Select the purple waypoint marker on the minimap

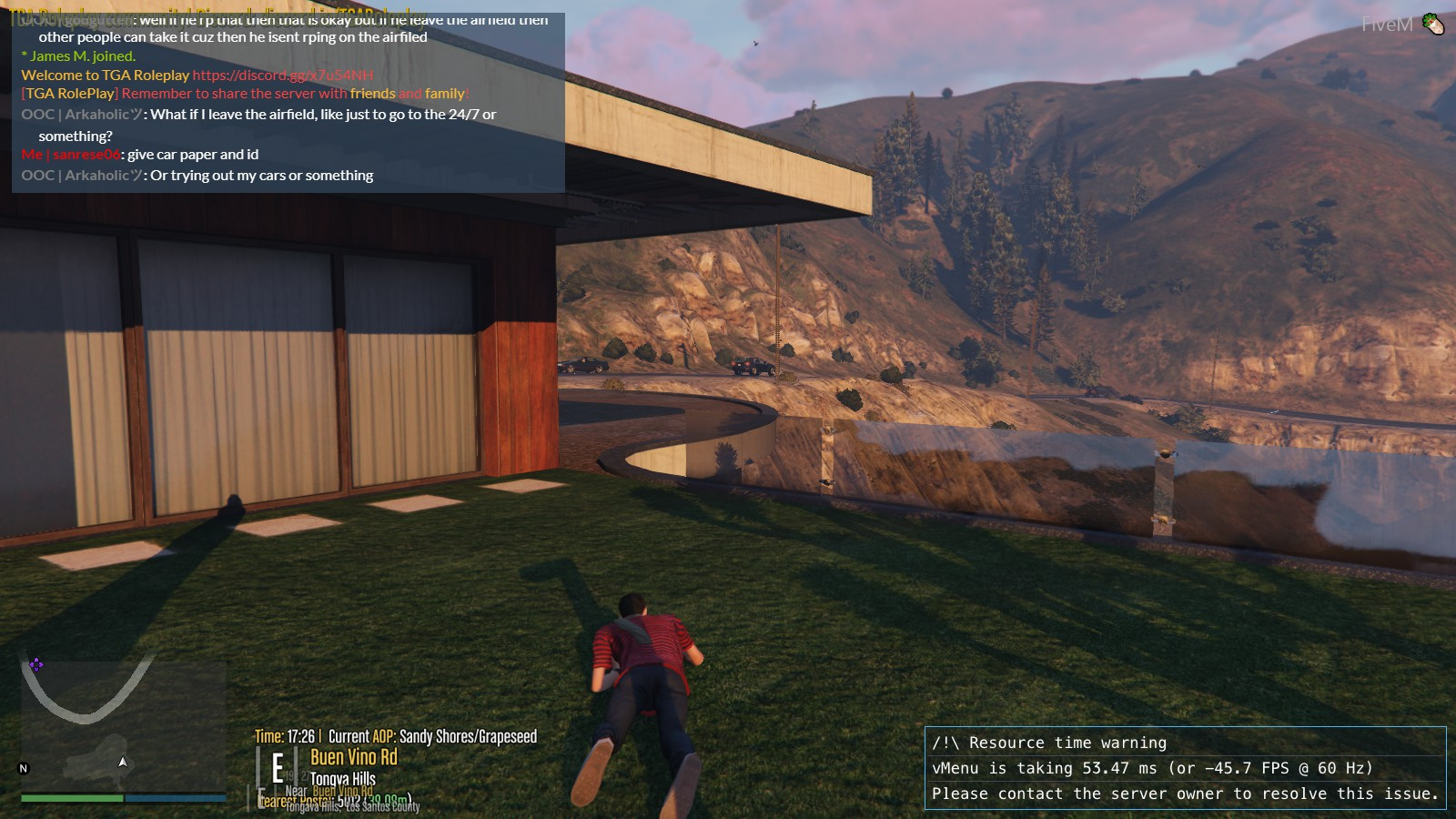[x=35, y=664]
